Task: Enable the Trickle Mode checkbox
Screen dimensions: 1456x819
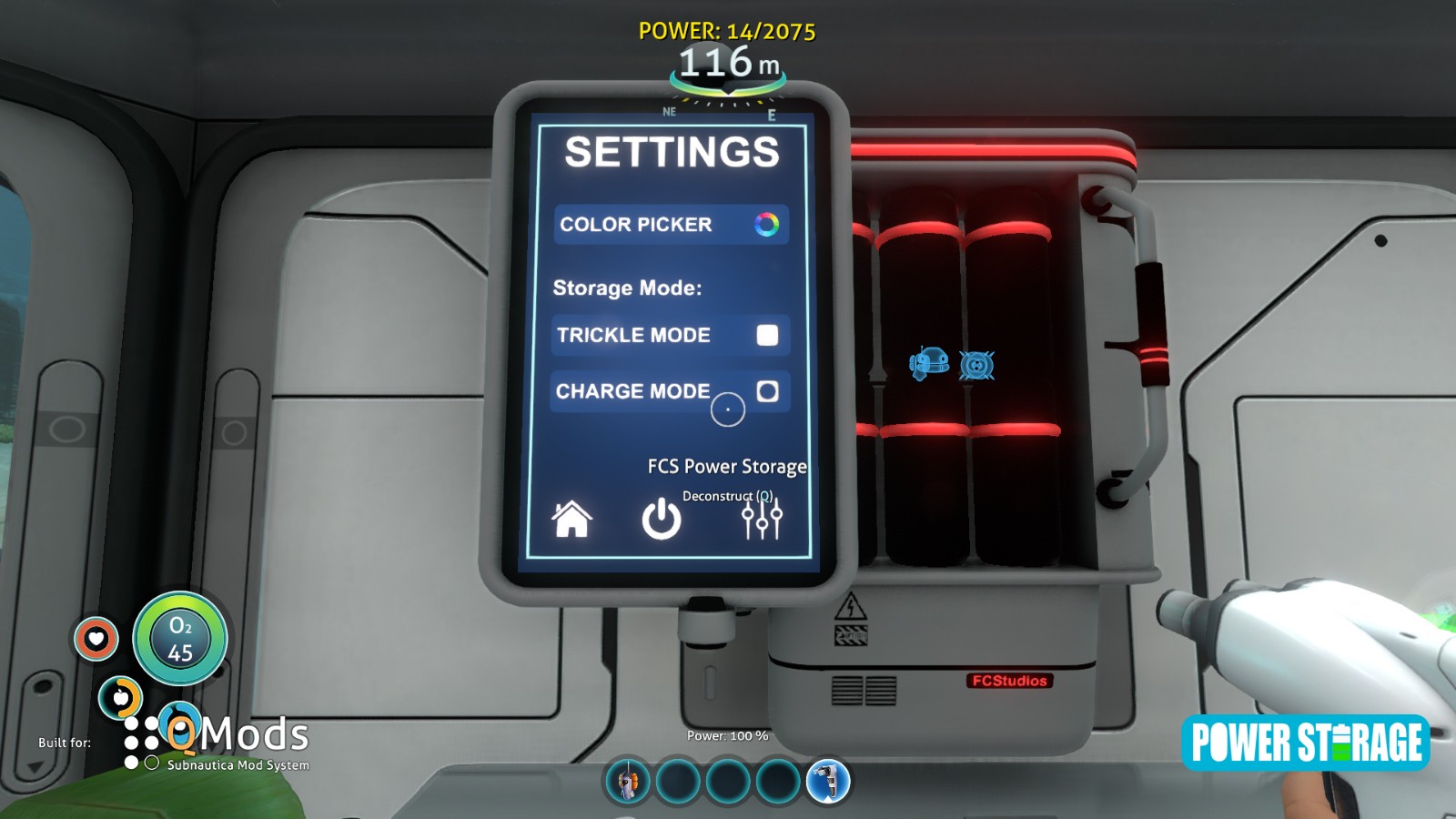Action: (767, 335)
